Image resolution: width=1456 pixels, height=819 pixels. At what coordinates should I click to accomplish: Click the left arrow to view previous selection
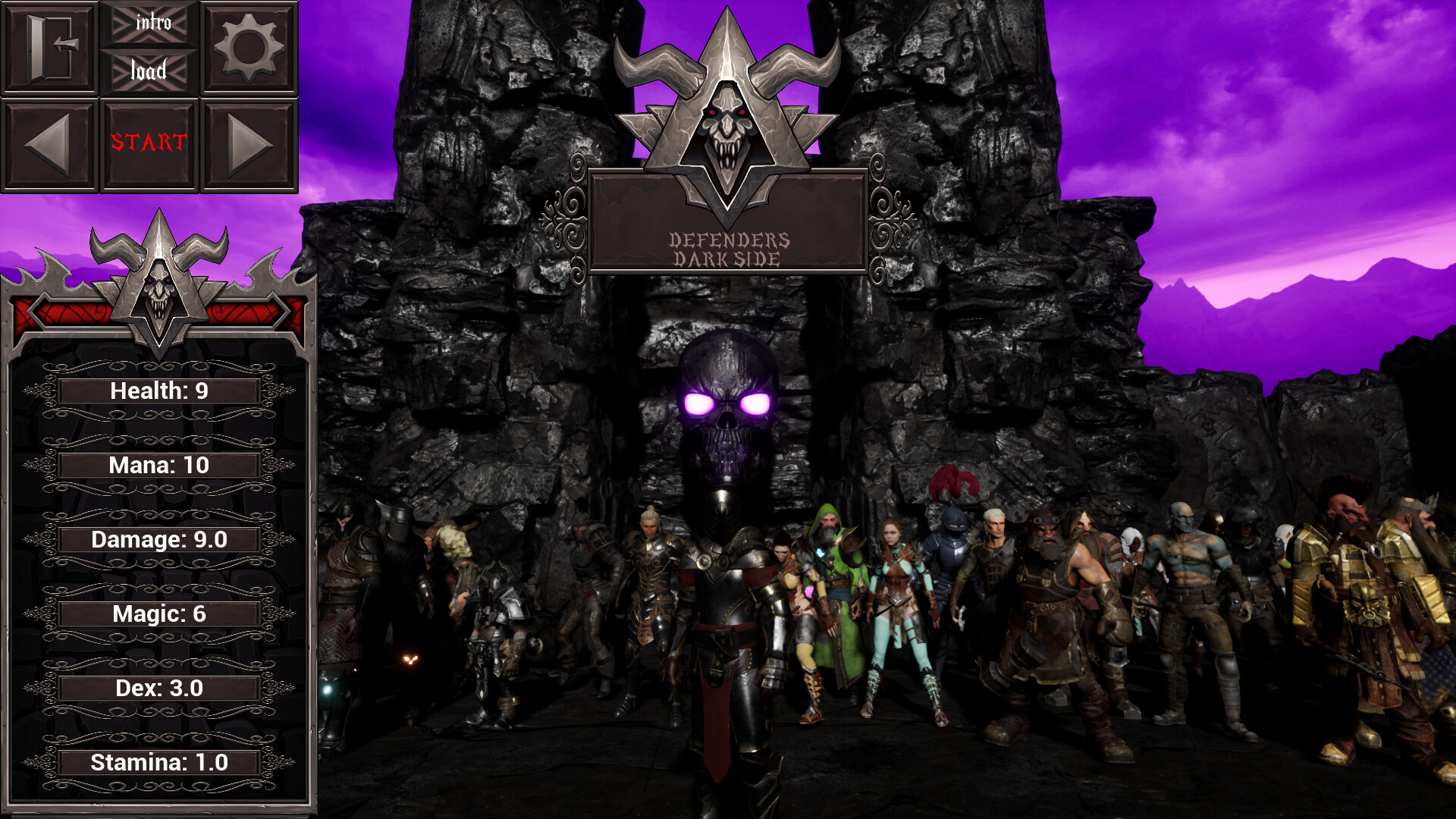pos(50,144)
